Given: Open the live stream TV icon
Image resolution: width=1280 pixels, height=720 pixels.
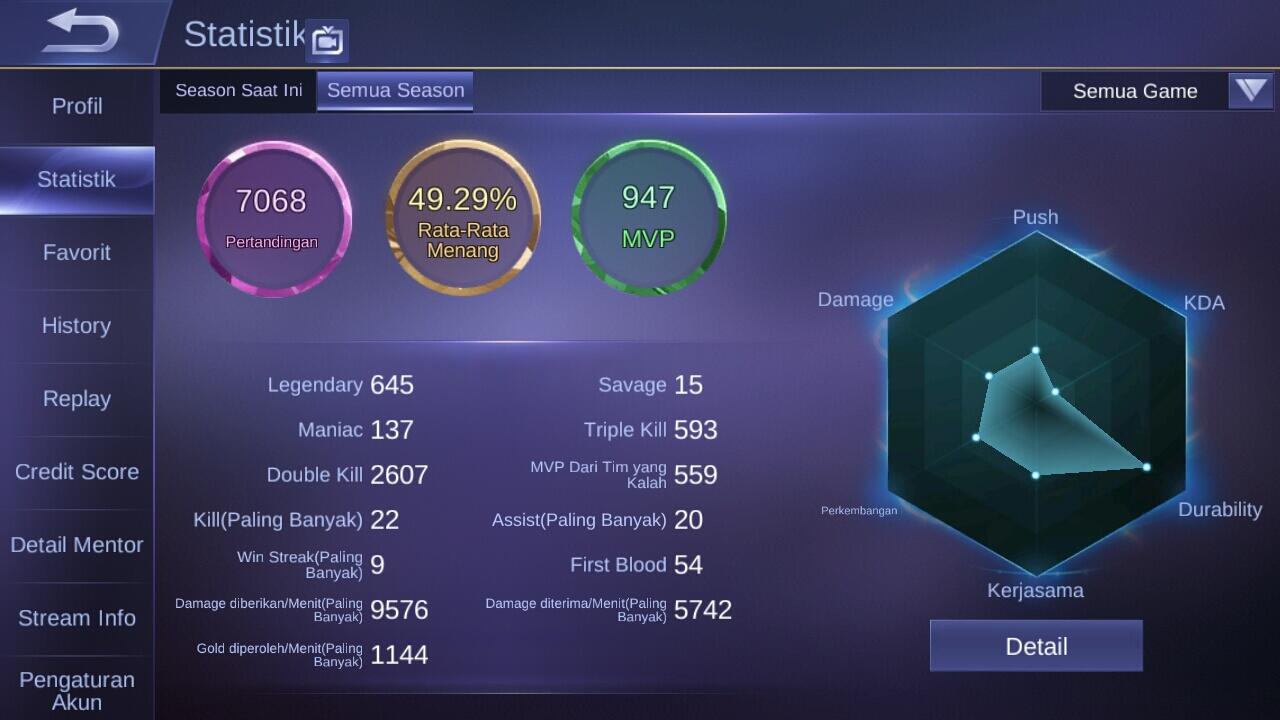Looking at the screenshot, I should click(x=327, y=41).
